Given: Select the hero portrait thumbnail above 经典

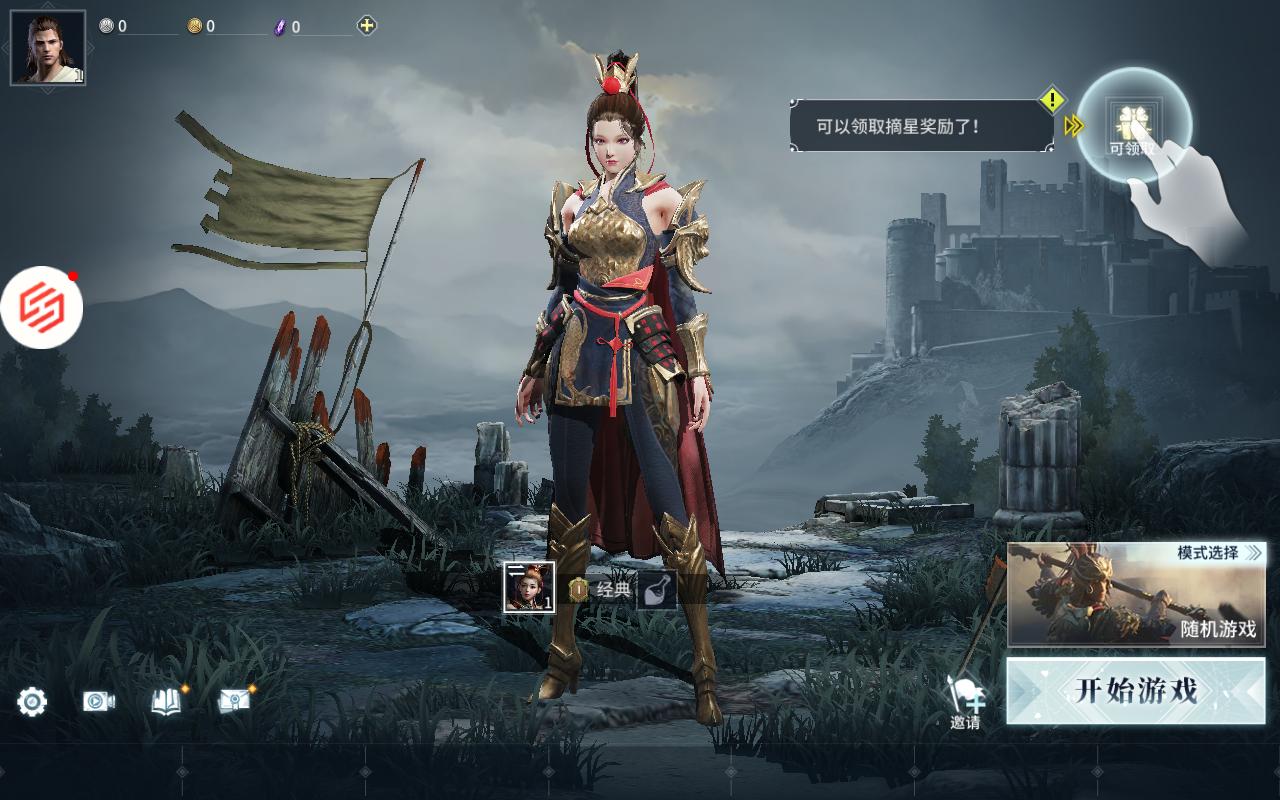Looking at the screenshot, I should point(530,585).
